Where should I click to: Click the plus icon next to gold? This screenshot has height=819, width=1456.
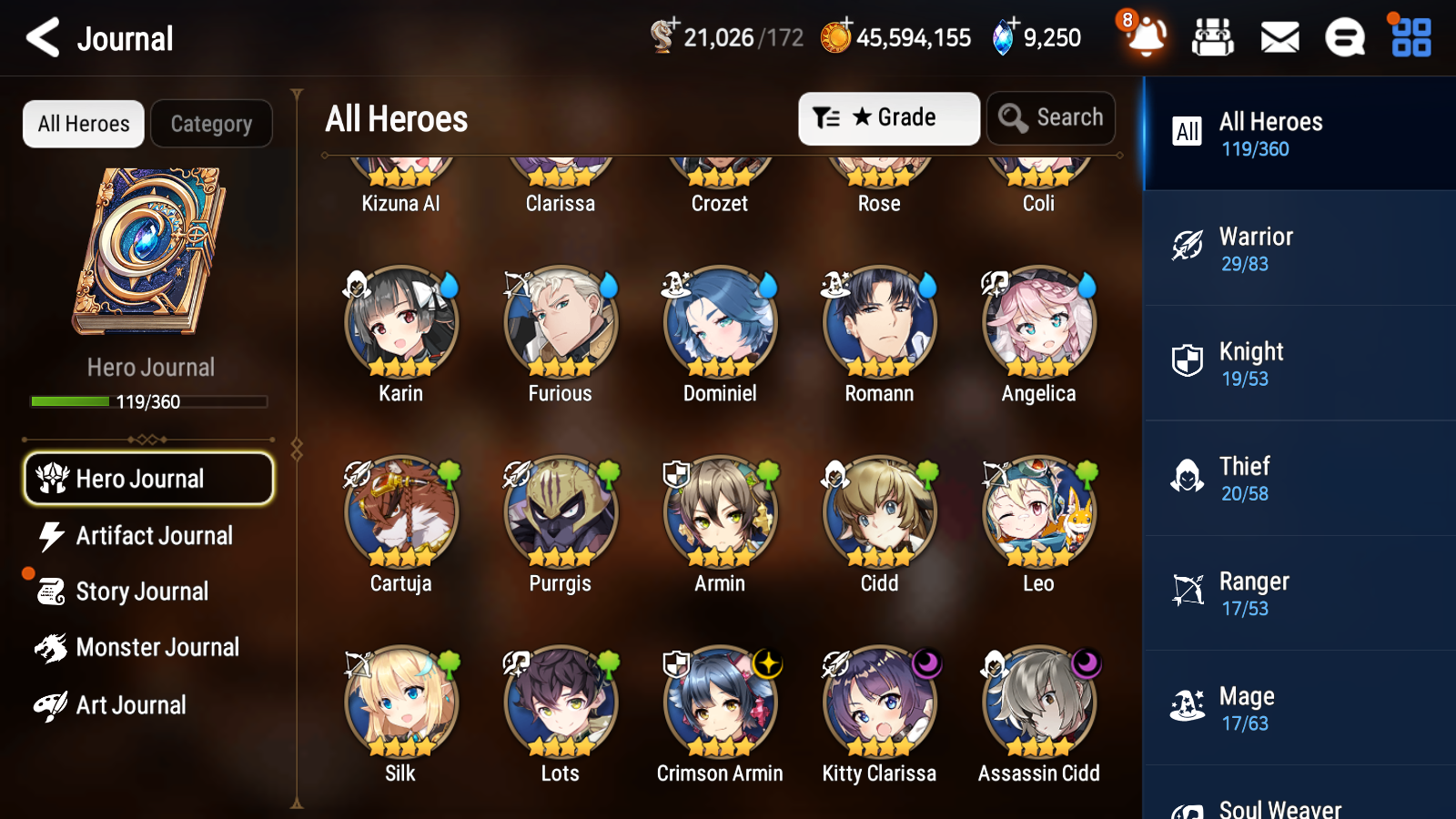[845, 24]
